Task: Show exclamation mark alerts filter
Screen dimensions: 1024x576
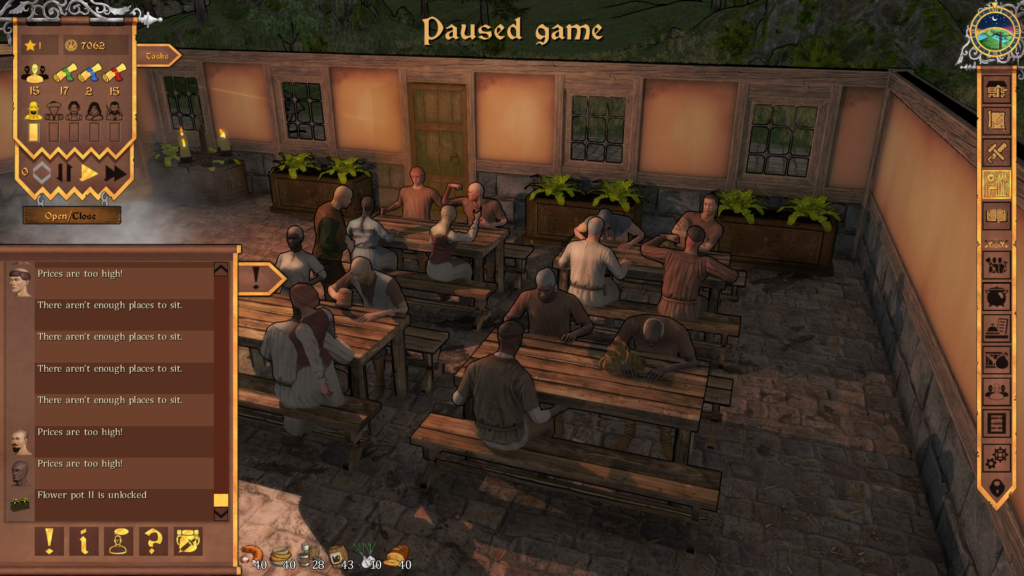Action: pyautogui.click(x=48, y=541)
